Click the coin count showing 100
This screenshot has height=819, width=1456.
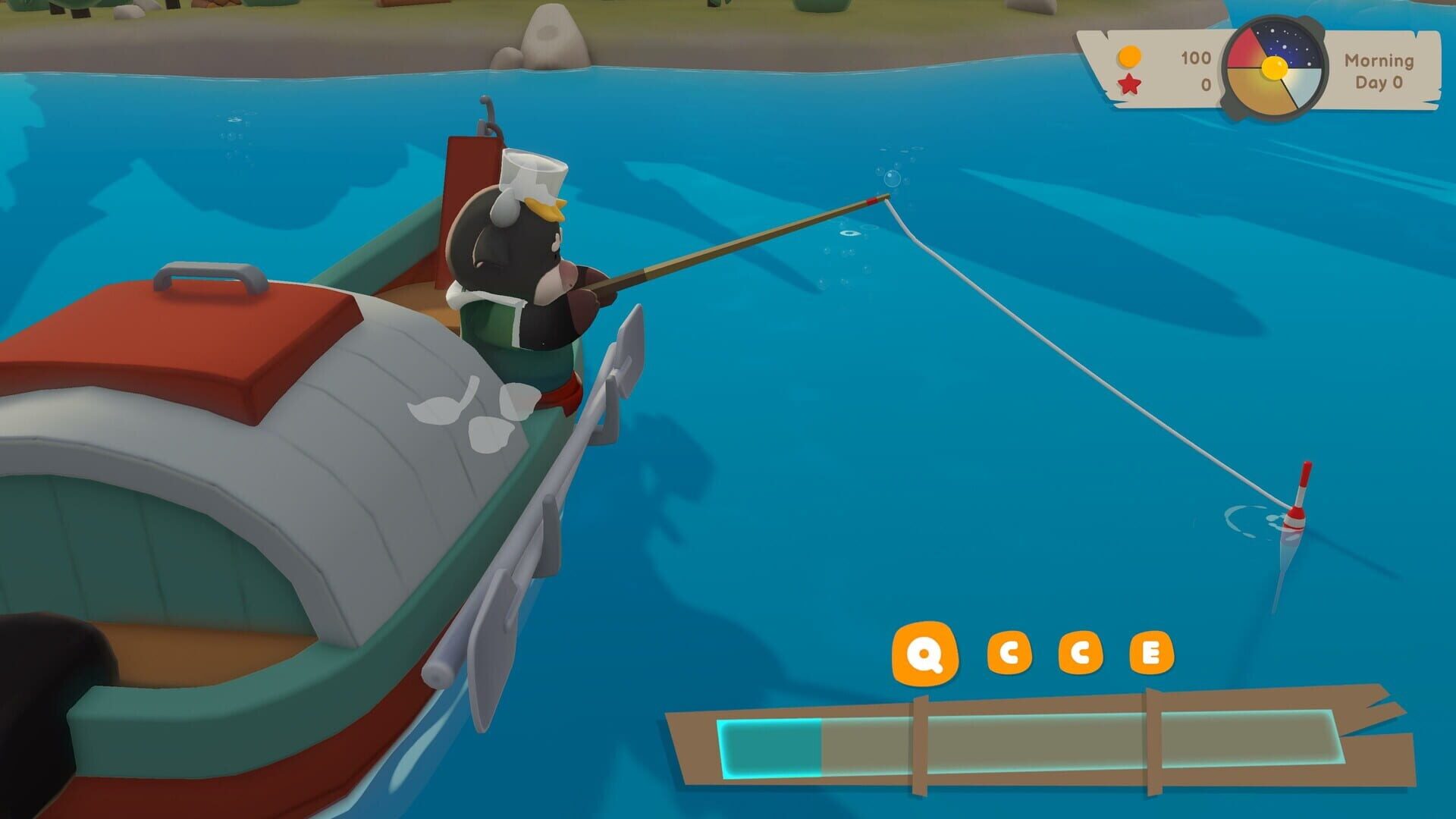(x=1195, y=58)
